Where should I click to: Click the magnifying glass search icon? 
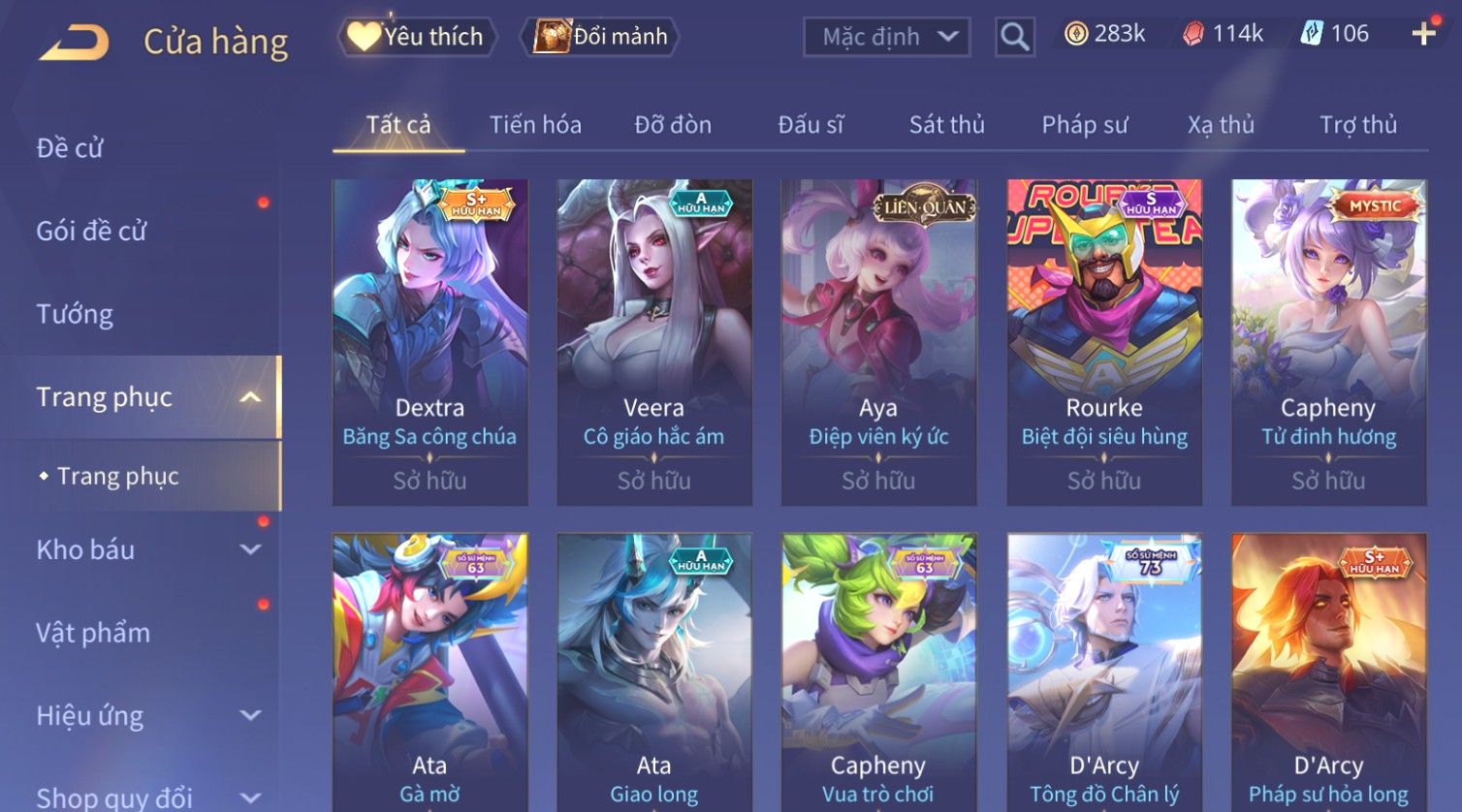click(x=1014, y=37)
